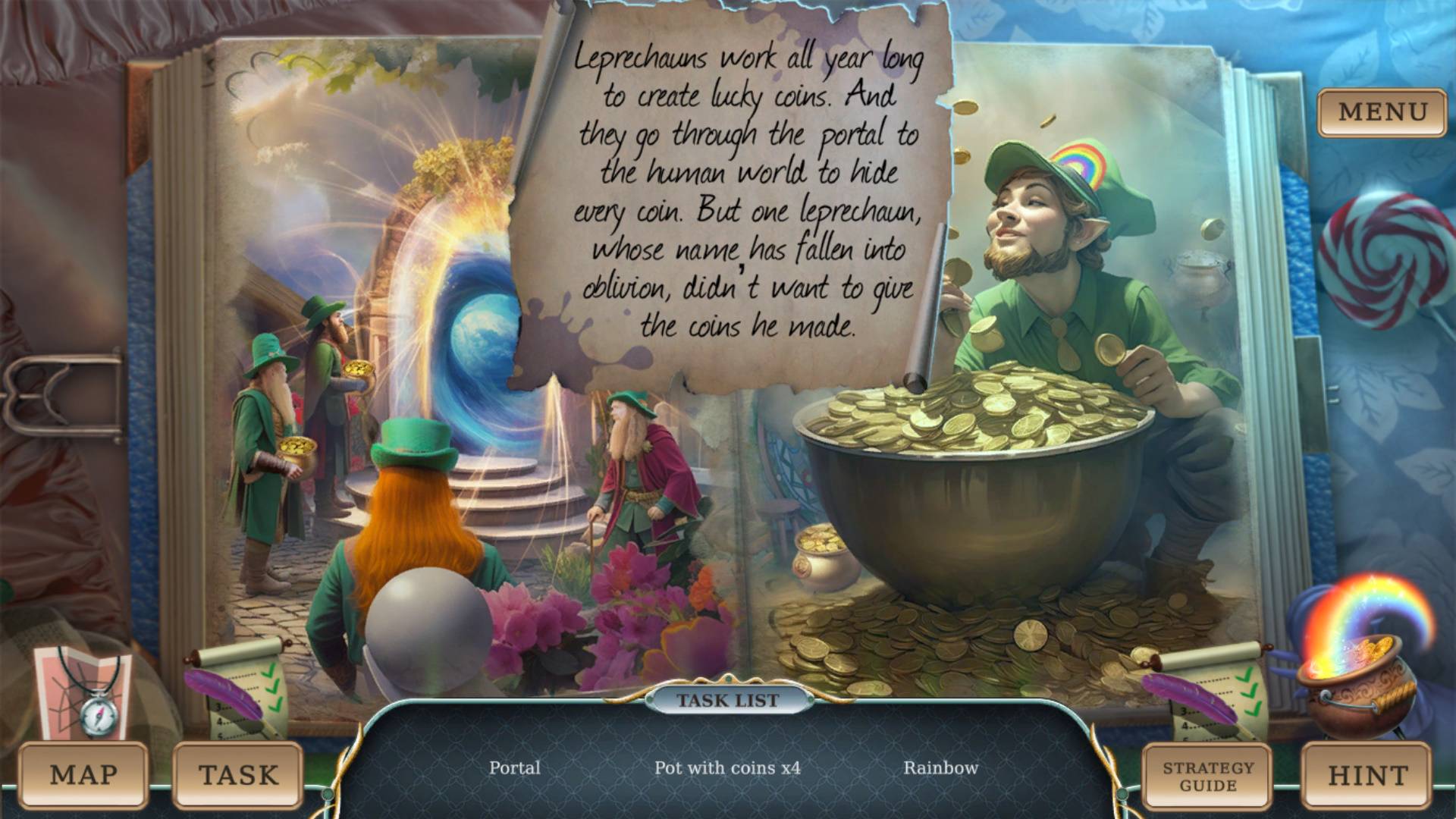
Task: Open the MAP button
Action: pyautogui.click(x=83, y=775)
